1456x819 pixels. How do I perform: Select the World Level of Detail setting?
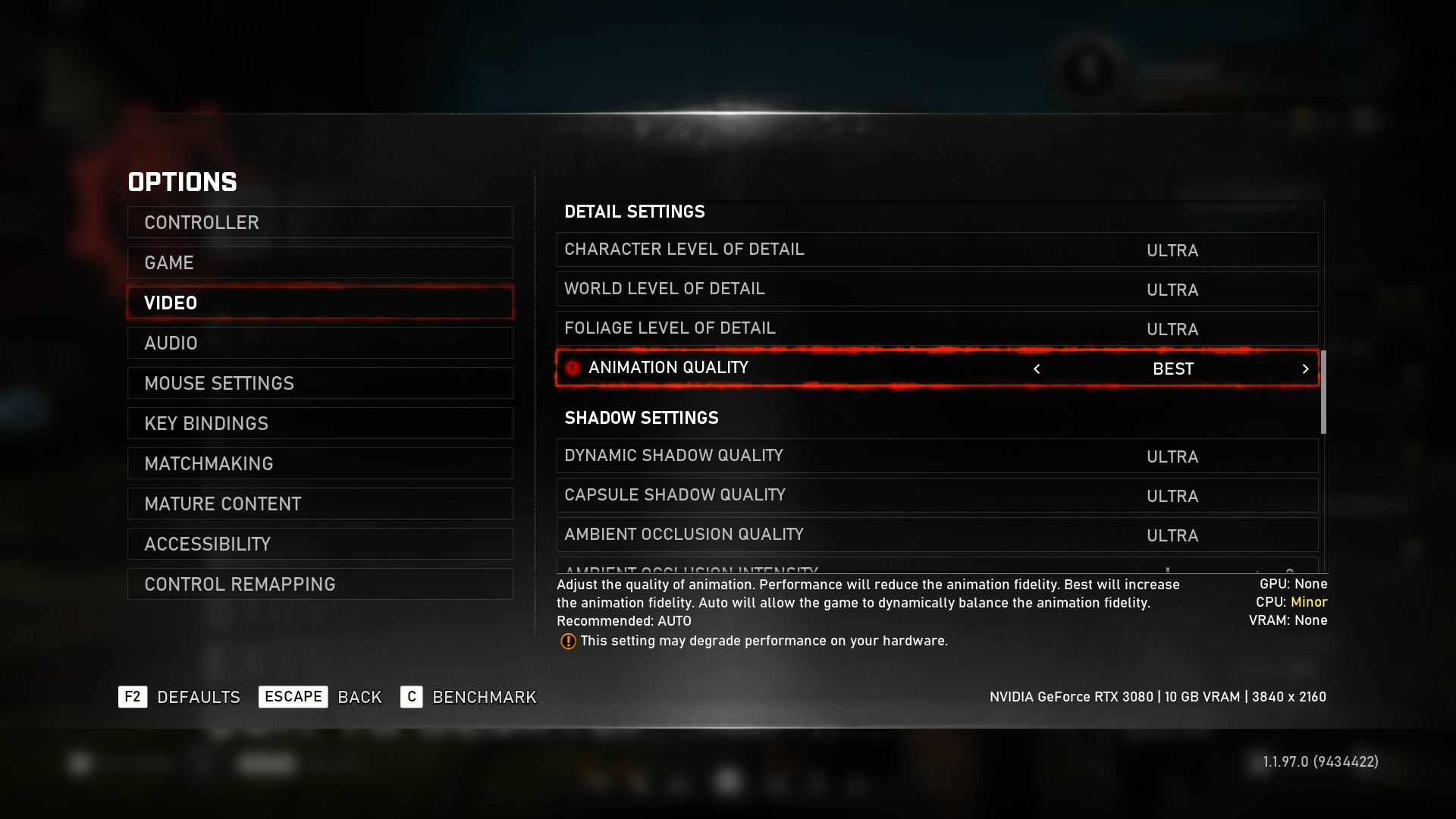click(x=937, y=289)
